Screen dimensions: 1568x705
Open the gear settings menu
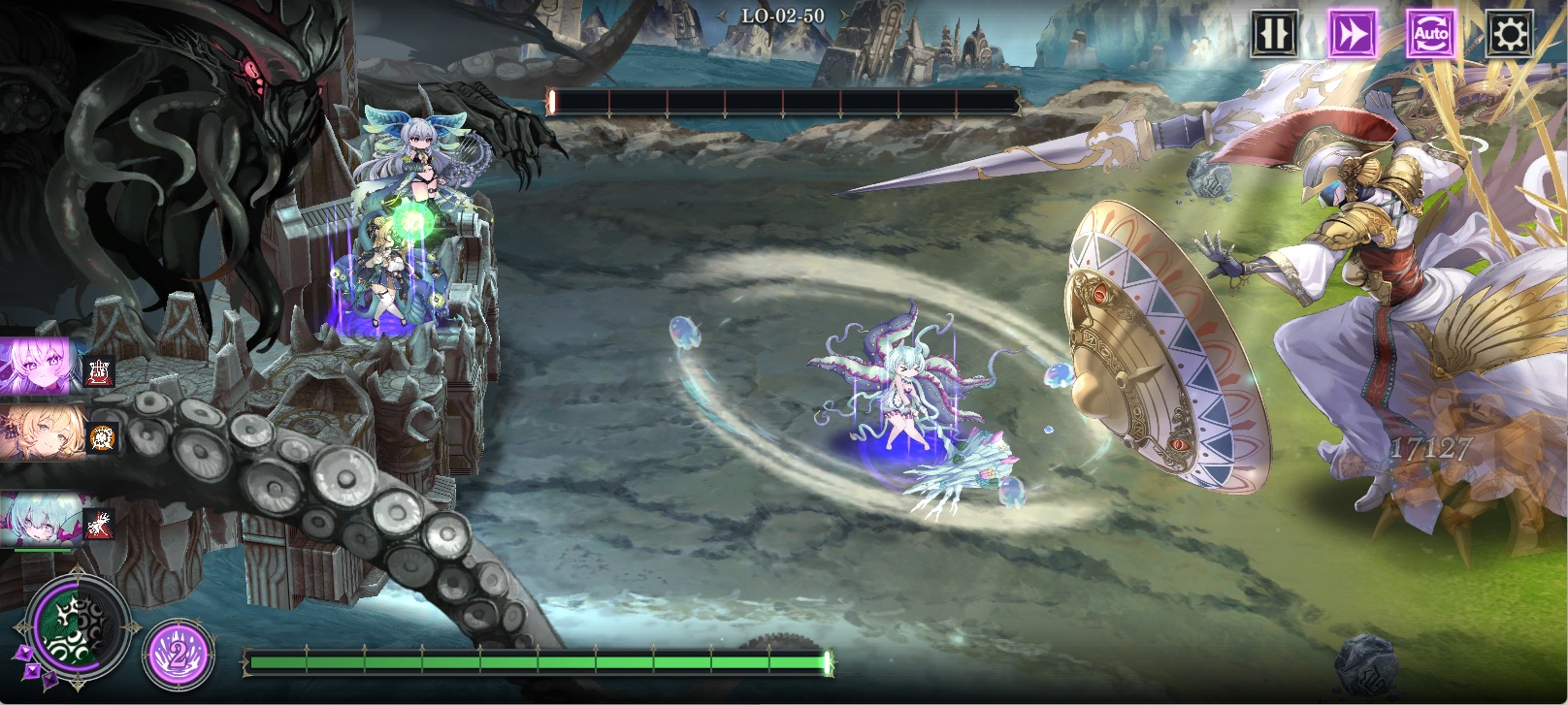[x=1509, y=35]
